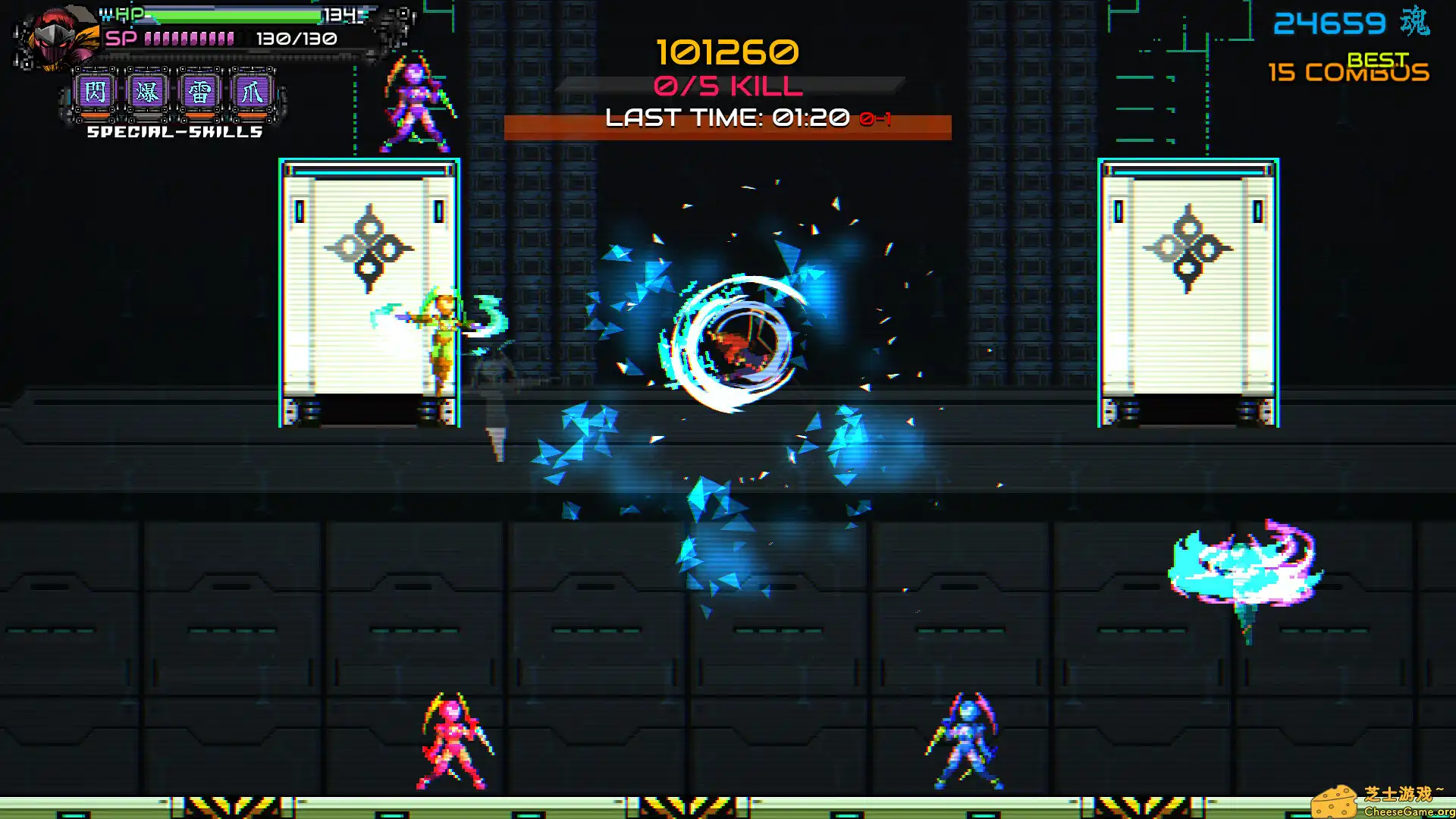Click the red enemy ninja at the bottom
The width and height of the screenshot is (1456, 819).
coord(452,739)
